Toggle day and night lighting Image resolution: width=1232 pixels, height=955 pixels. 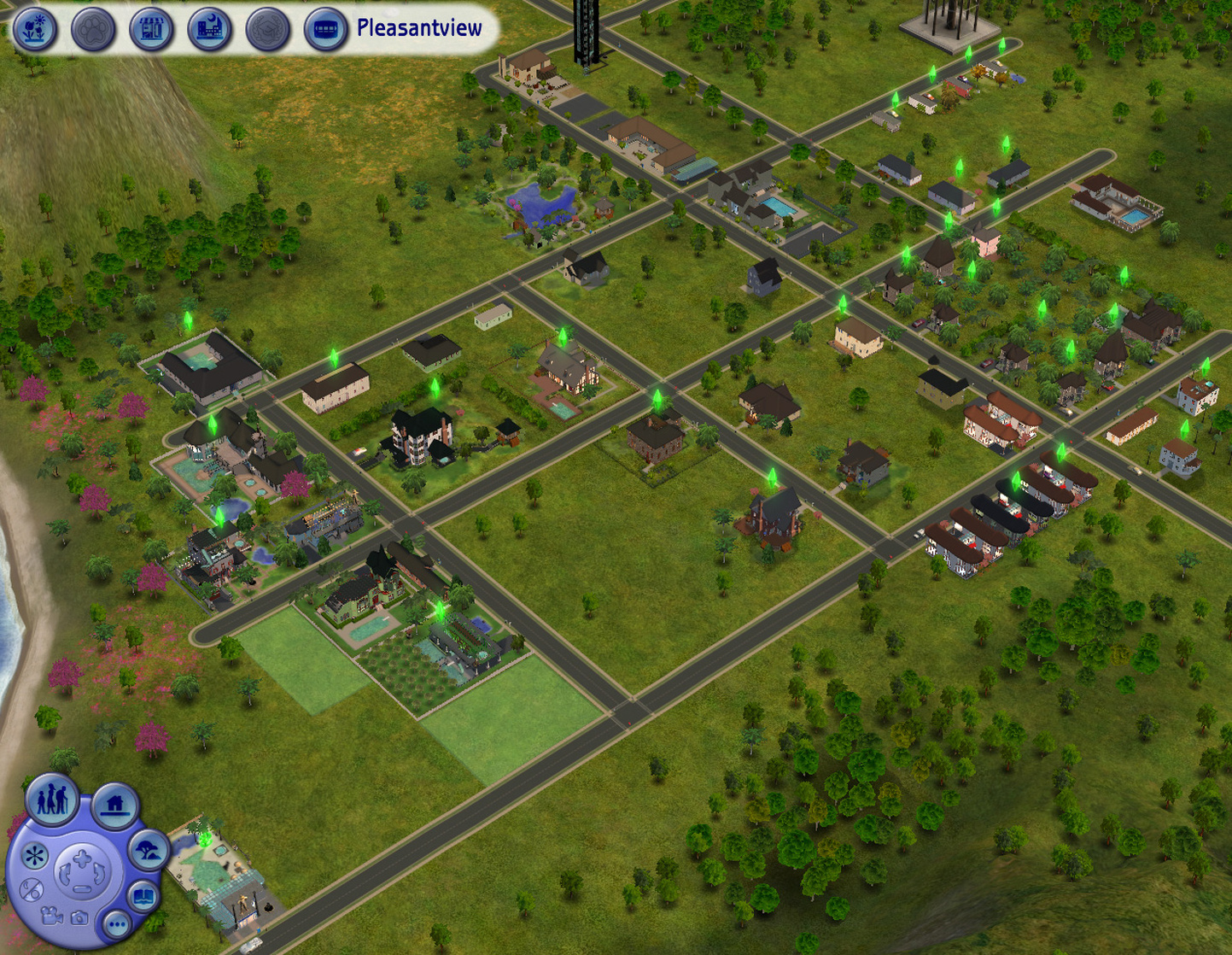click(x=32, y=890)
